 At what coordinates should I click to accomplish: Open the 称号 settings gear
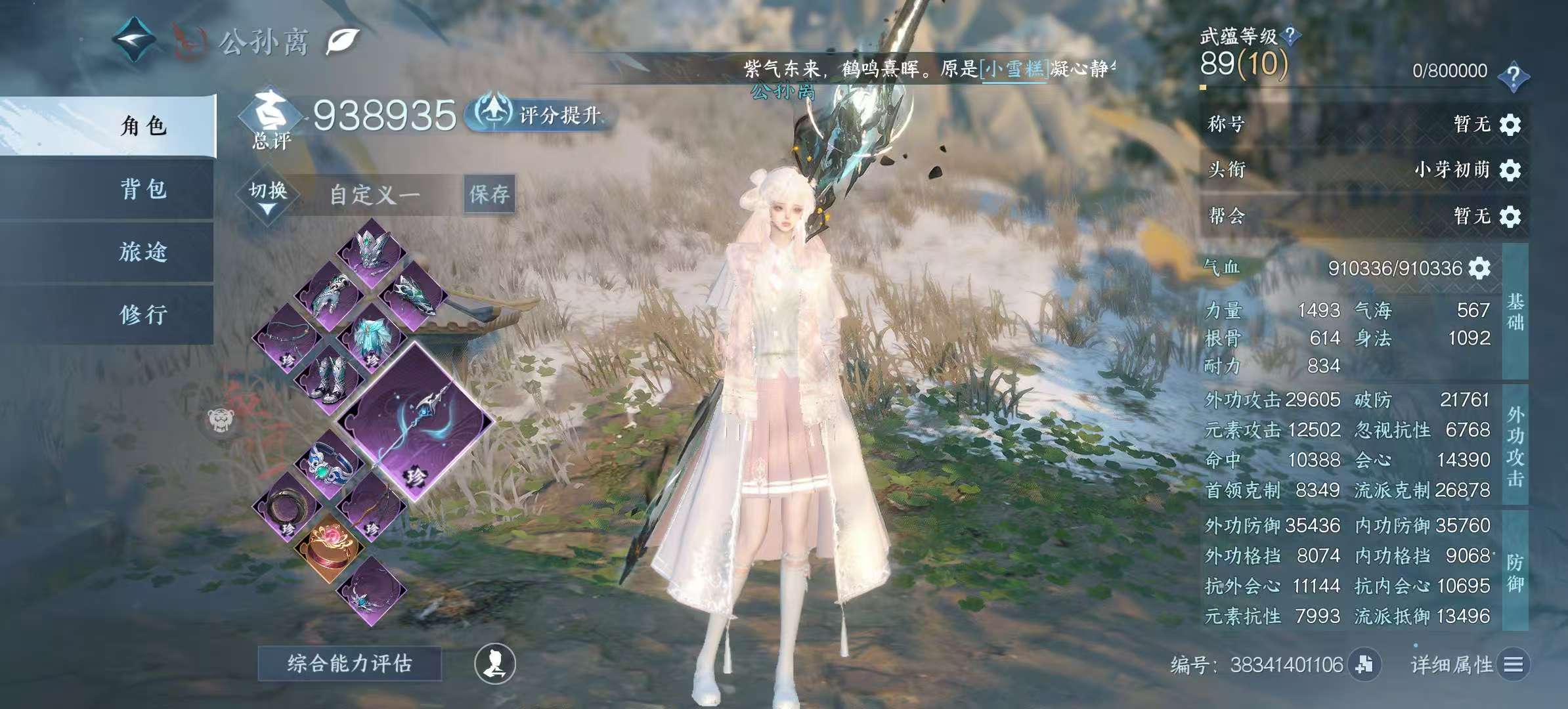1510,125
